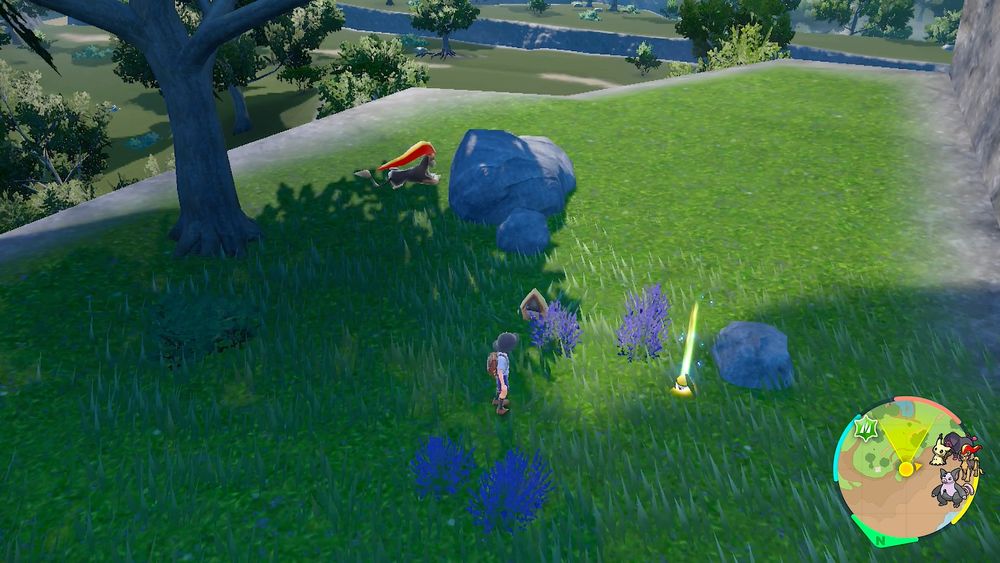Click the green north compass indicator
The width and height of the screenshot is (1000, 563).
[880, 540]
